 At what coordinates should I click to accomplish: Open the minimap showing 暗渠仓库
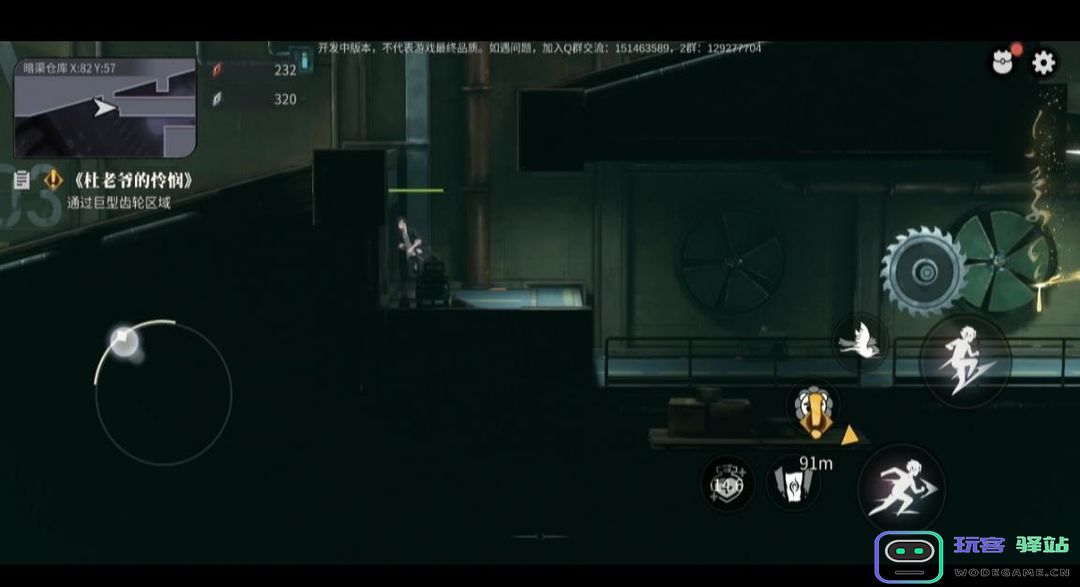pyautogui.click(x=104, y=107)
